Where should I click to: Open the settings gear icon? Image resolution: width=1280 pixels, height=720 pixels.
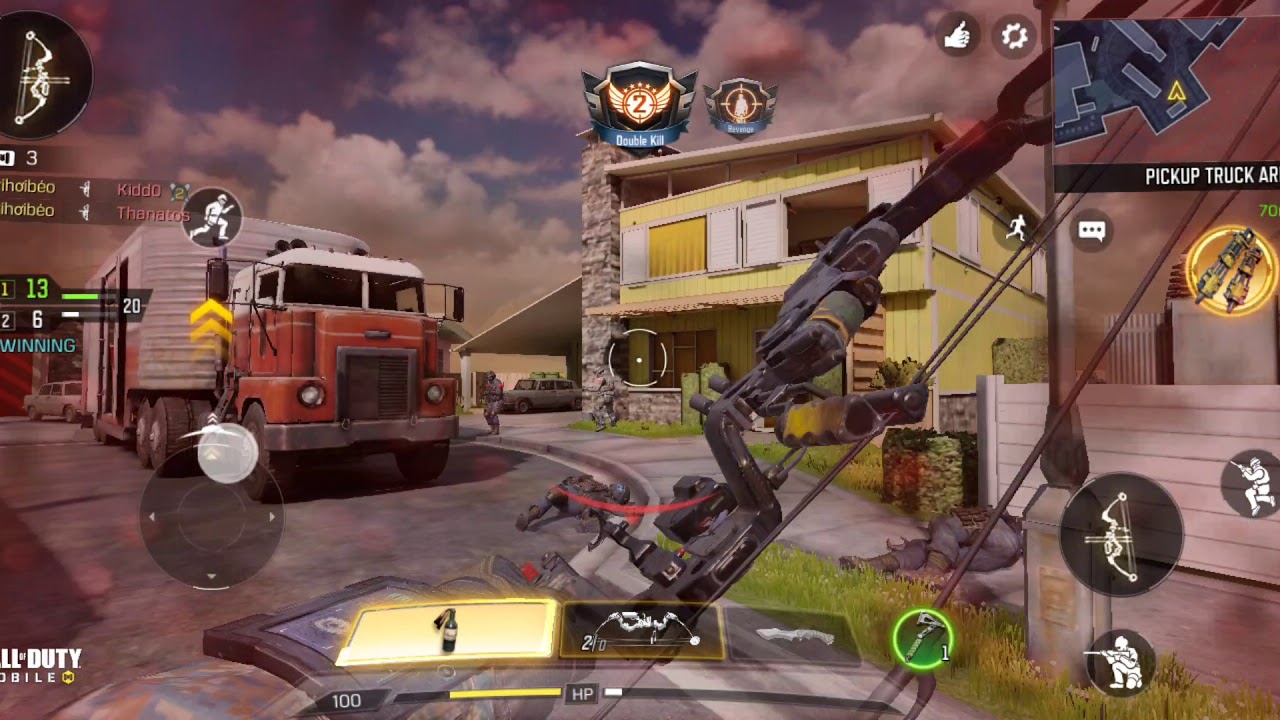tap(1015, 37)
